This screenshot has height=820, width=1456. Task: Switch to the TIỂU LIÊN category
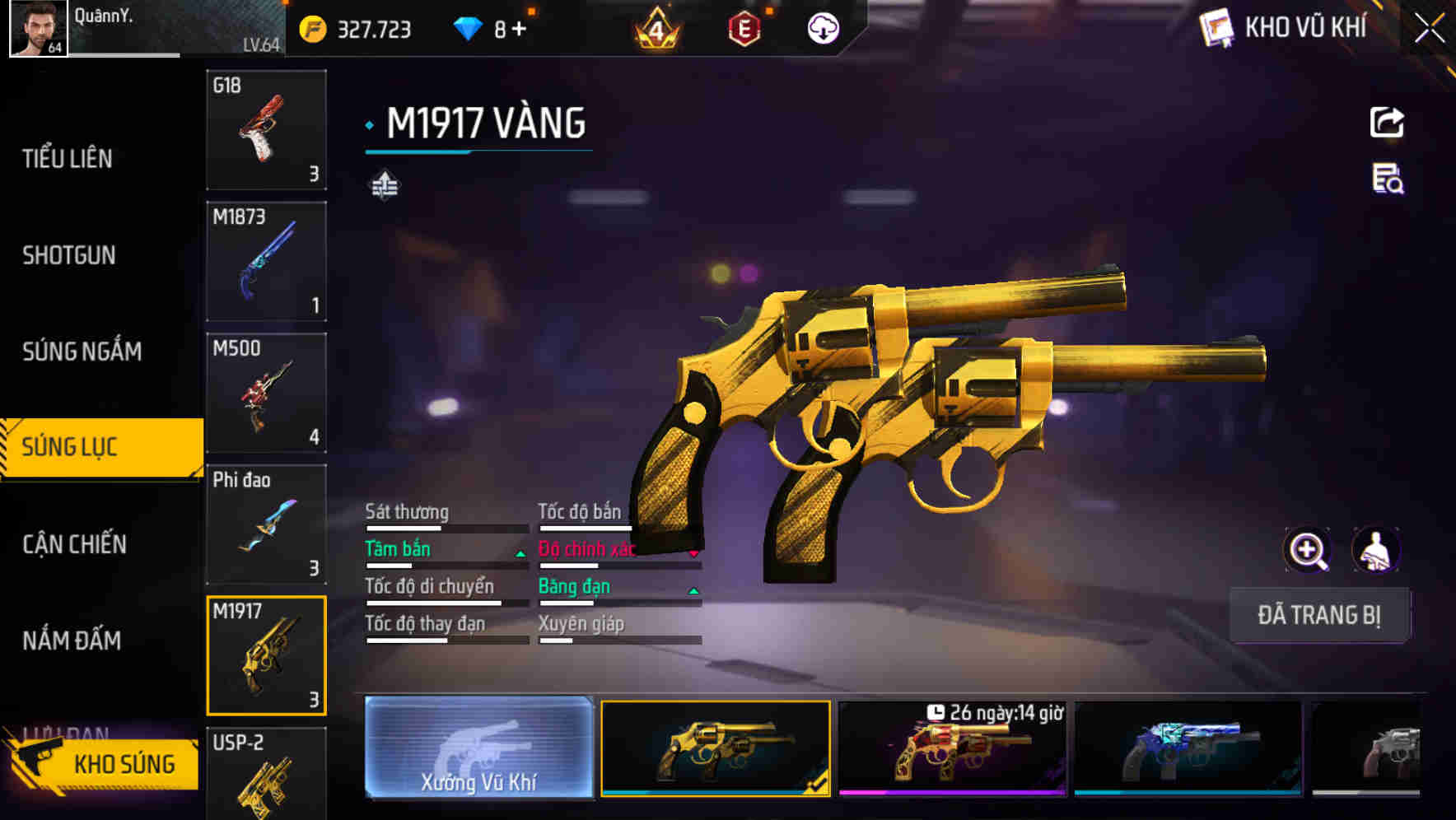tap(68, 158)
